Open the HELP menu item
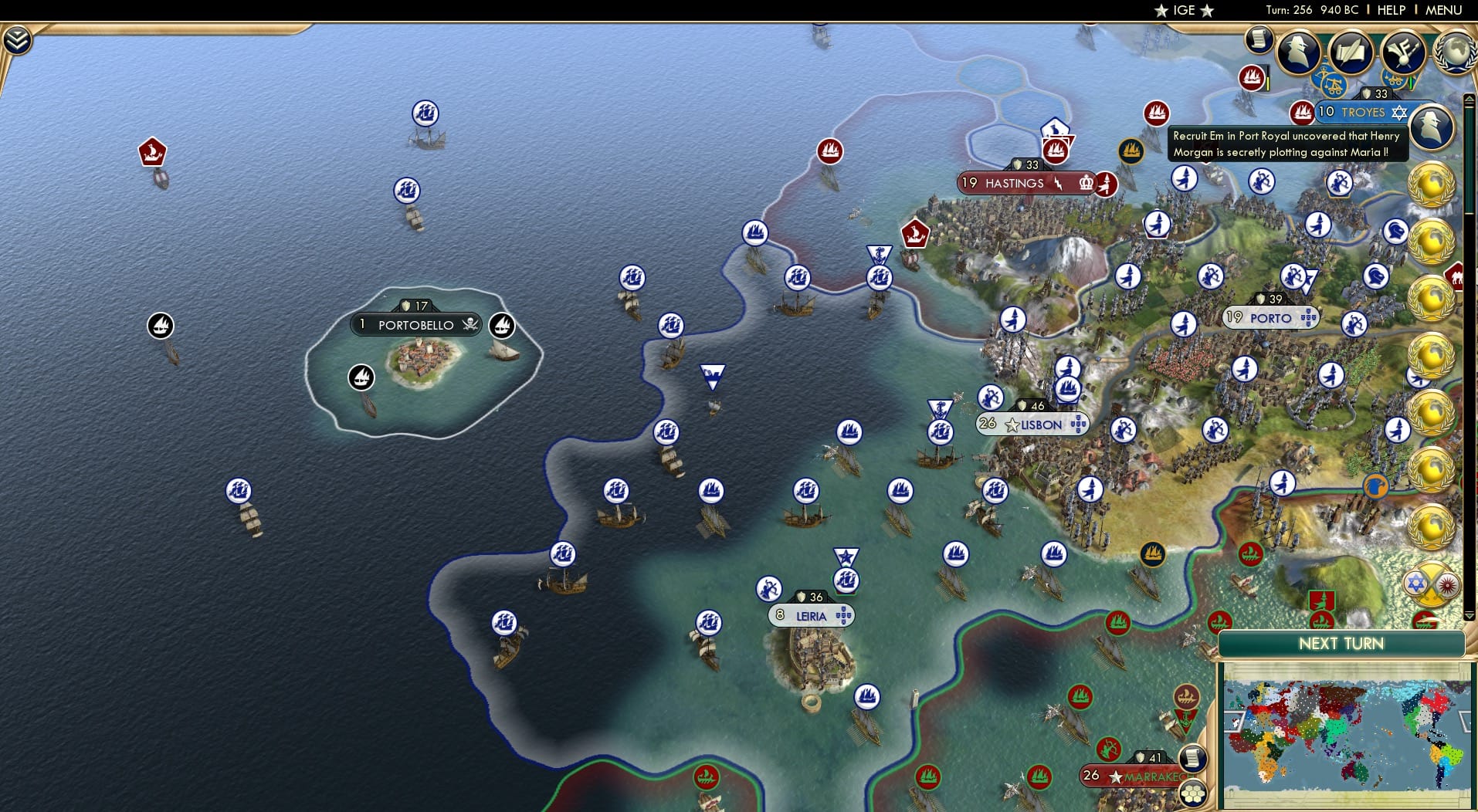 point(1391,10)
